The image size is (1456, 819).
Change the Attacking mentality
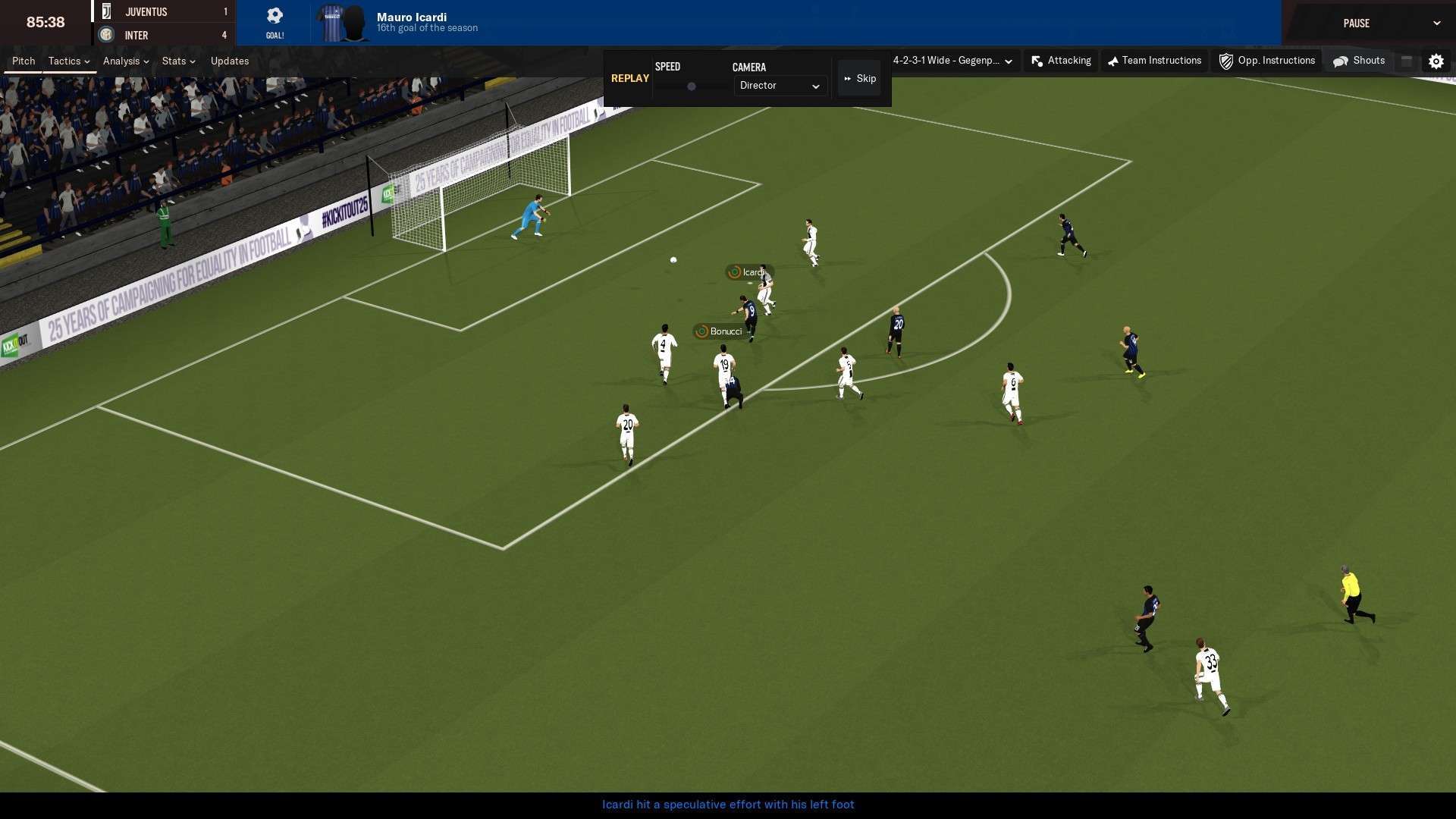1062,61
